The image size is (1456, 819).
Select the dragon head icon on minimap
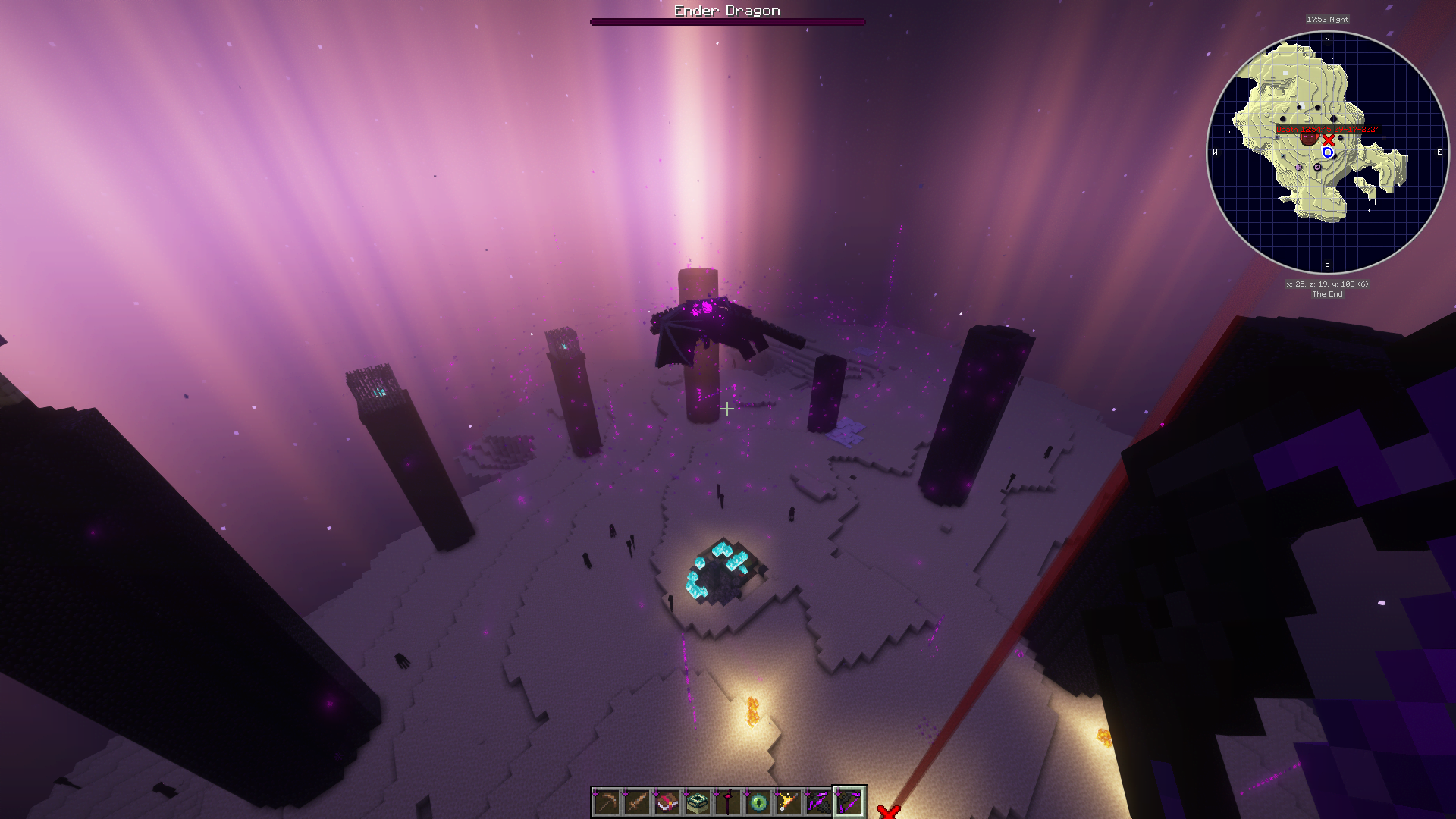[1309, 138]
